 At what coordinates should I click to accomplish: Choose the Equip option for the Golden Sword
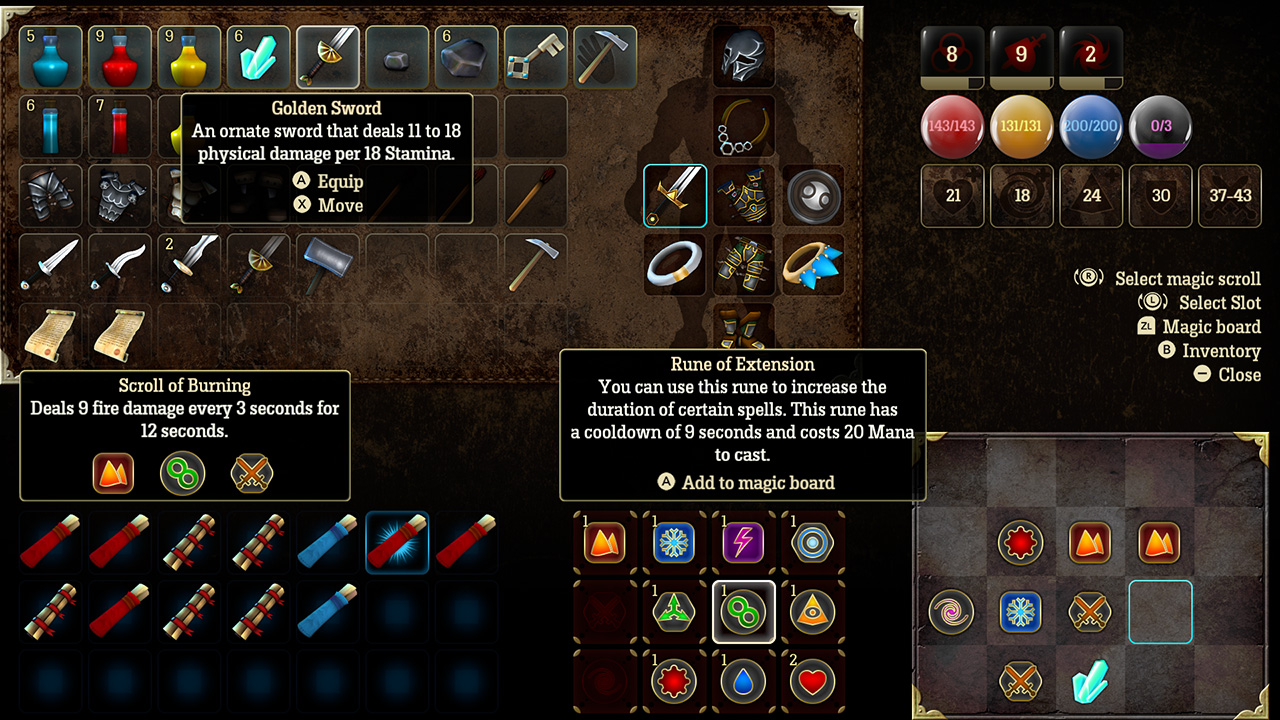[340, 181]
